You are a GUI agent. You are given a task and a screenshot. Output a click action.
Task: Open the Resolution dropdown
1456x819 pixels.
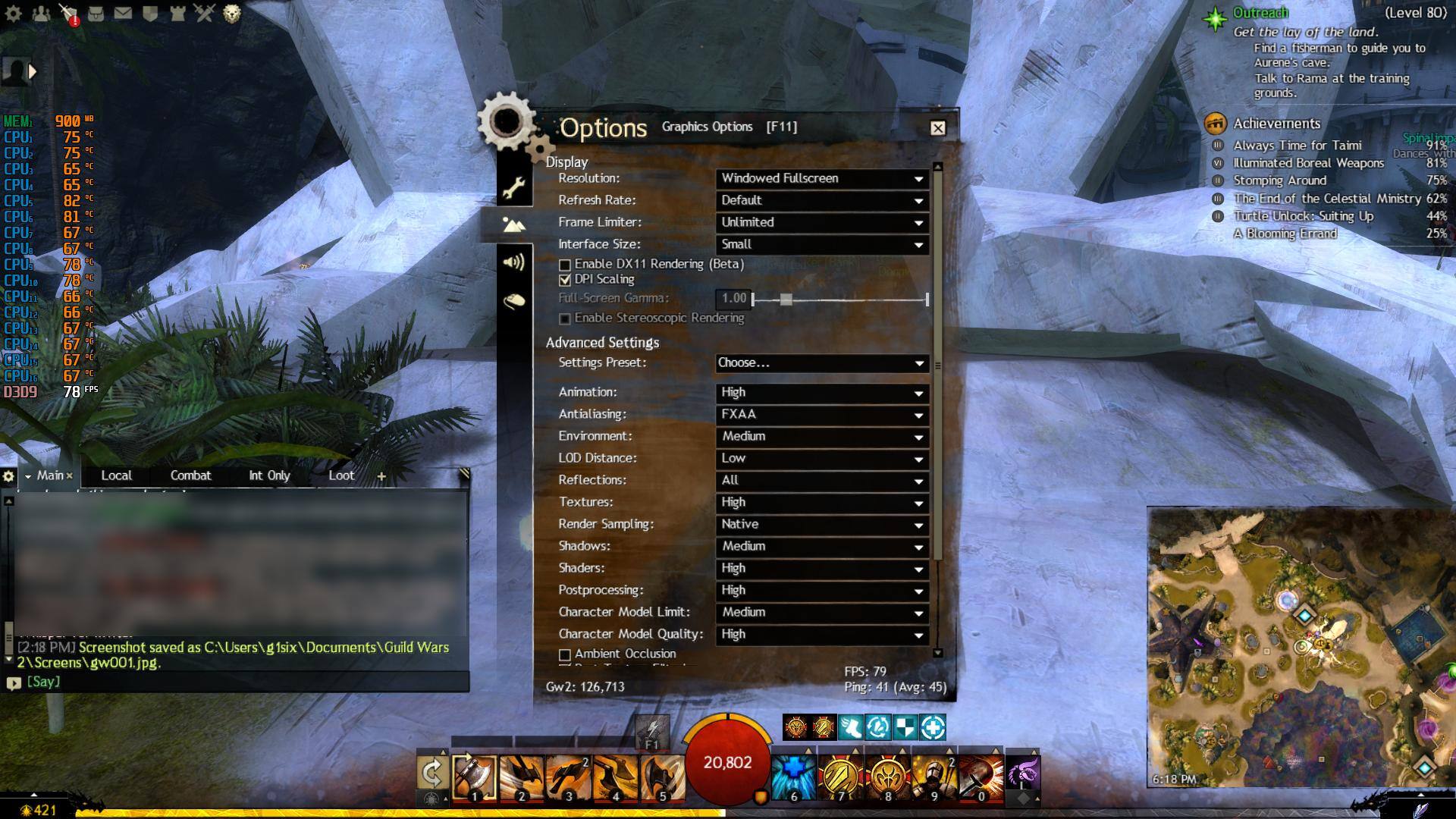click(822, 179)
